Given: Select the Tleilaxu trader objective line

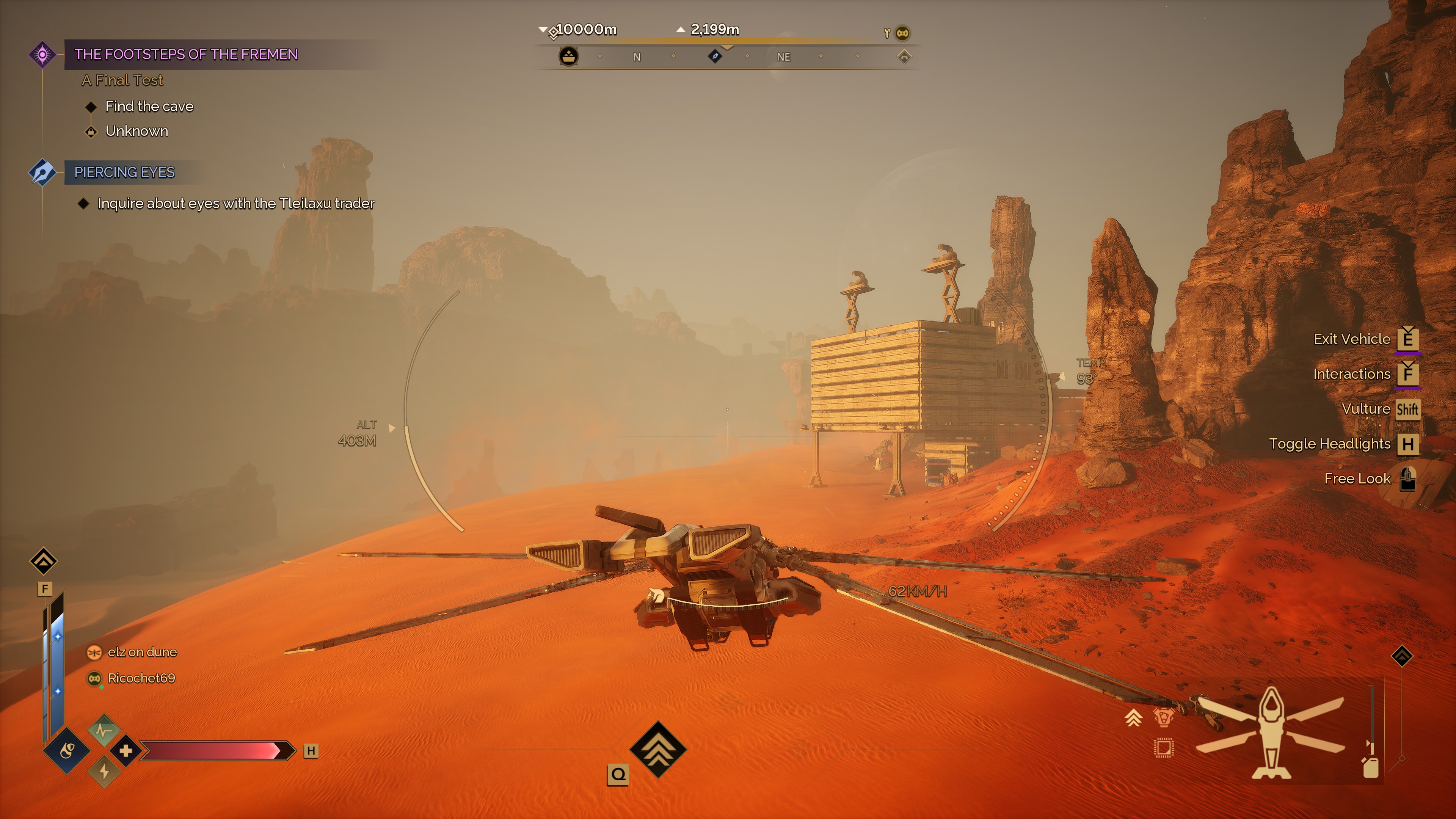Looking at the screenshot, I should [236, 204].
